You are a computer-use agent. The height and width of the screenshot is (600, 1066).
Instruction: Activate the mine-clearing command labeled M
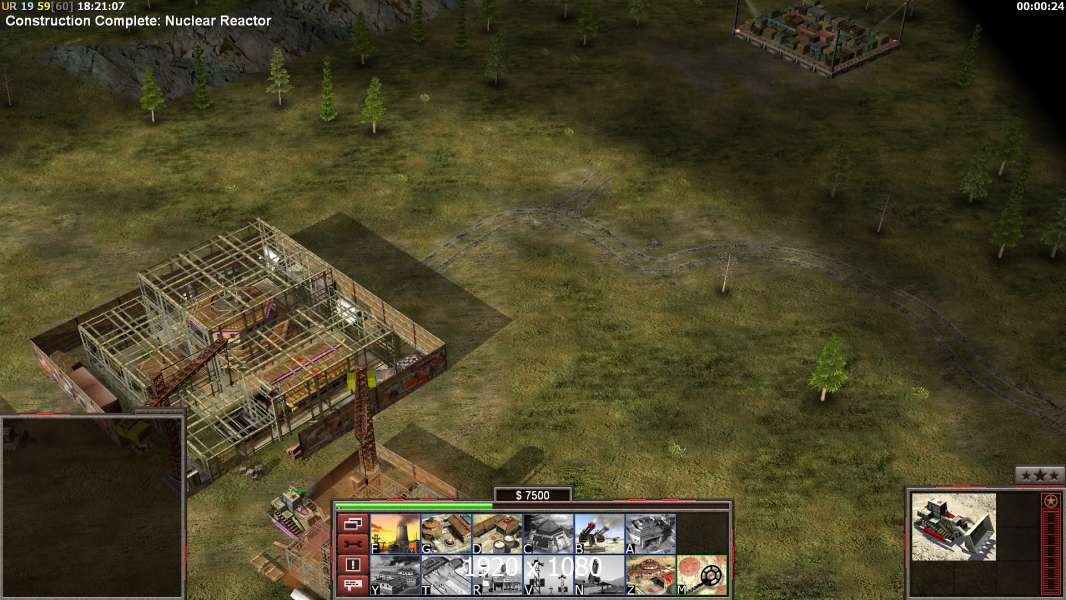[x=701, y=575]
